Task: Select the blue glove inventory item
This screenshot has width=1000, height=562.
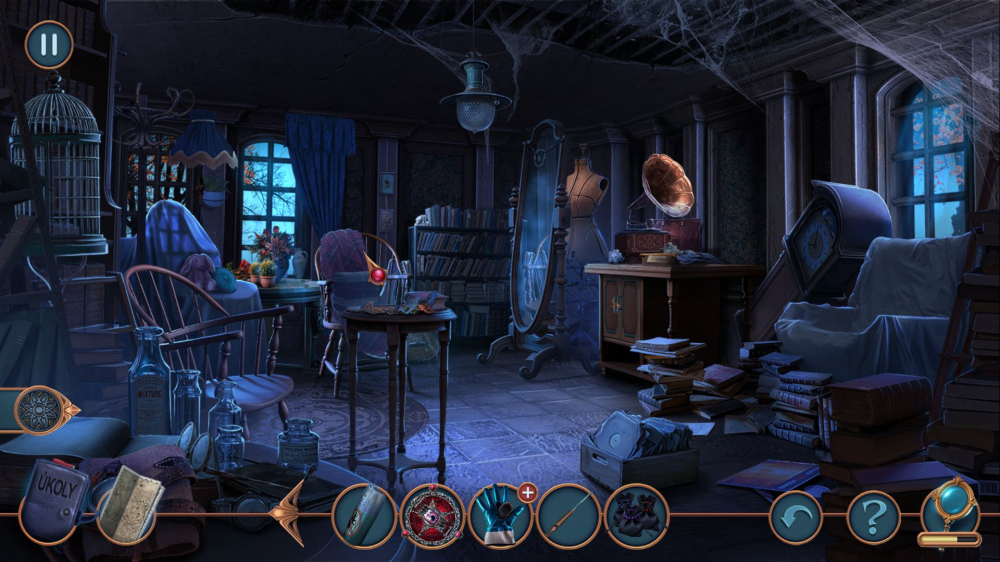Action: 499,516
